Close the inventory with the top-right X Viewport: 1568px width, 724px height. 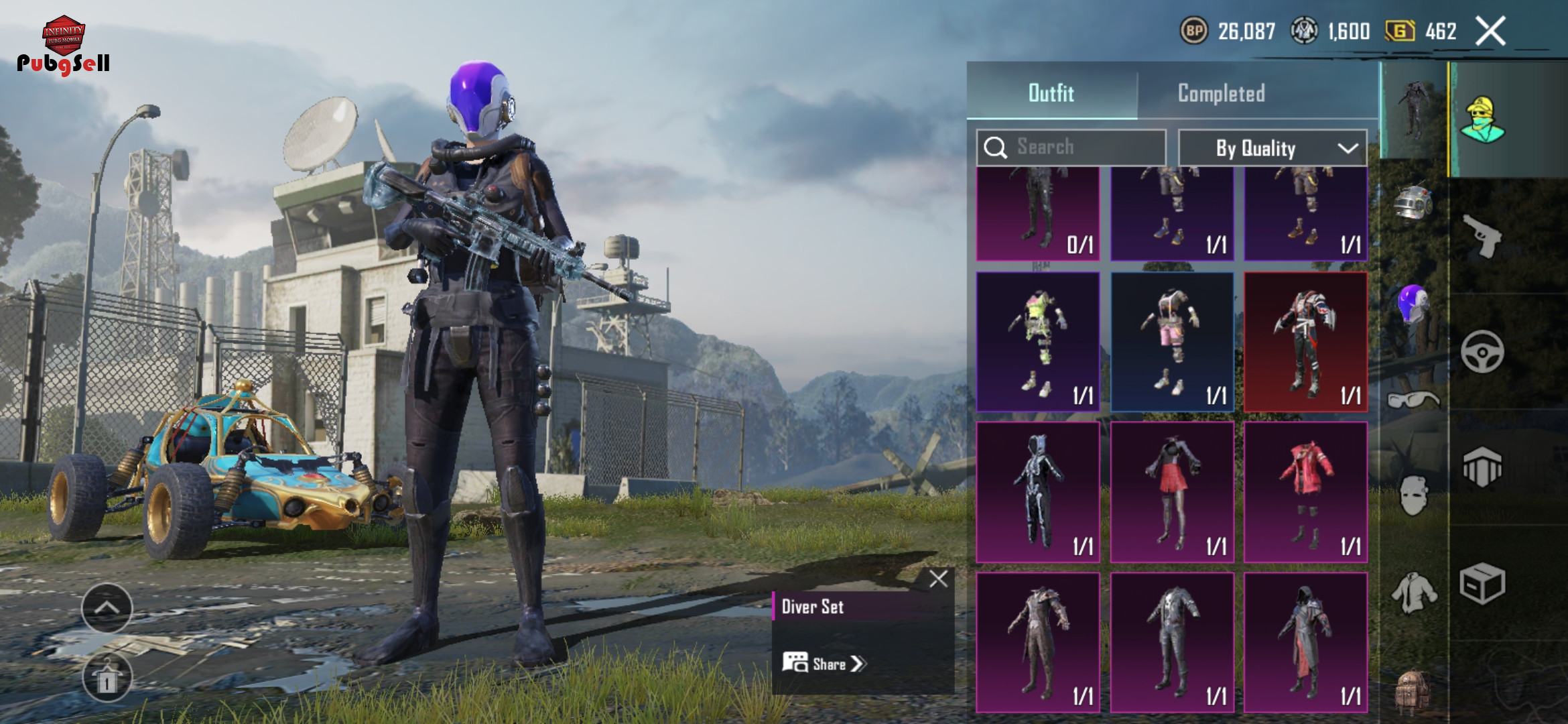(1490, 31)
